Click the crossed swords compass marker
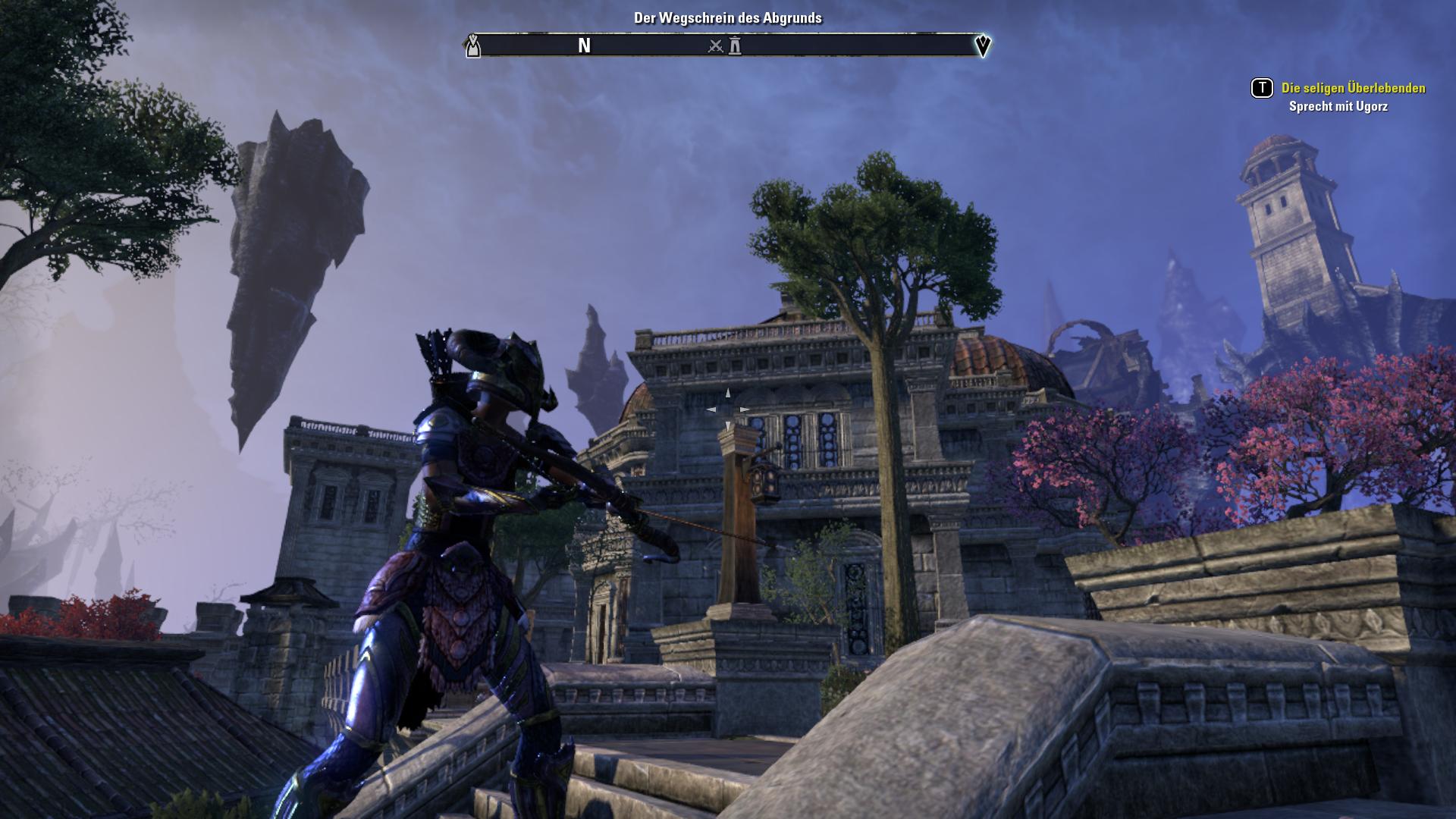1456x819 pixels. [715, 46]
